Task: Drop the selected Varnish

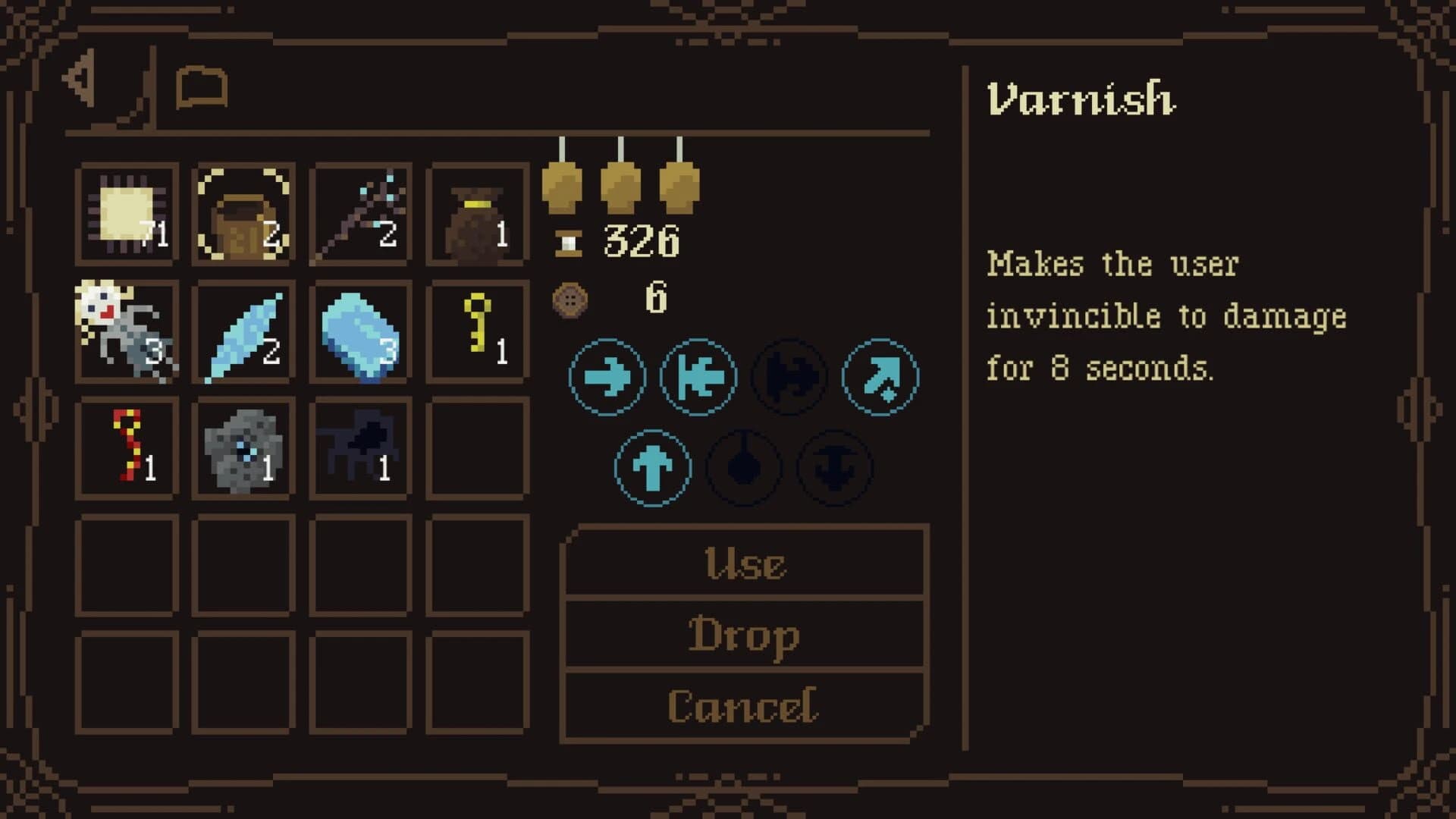Action: coord(745,633)
